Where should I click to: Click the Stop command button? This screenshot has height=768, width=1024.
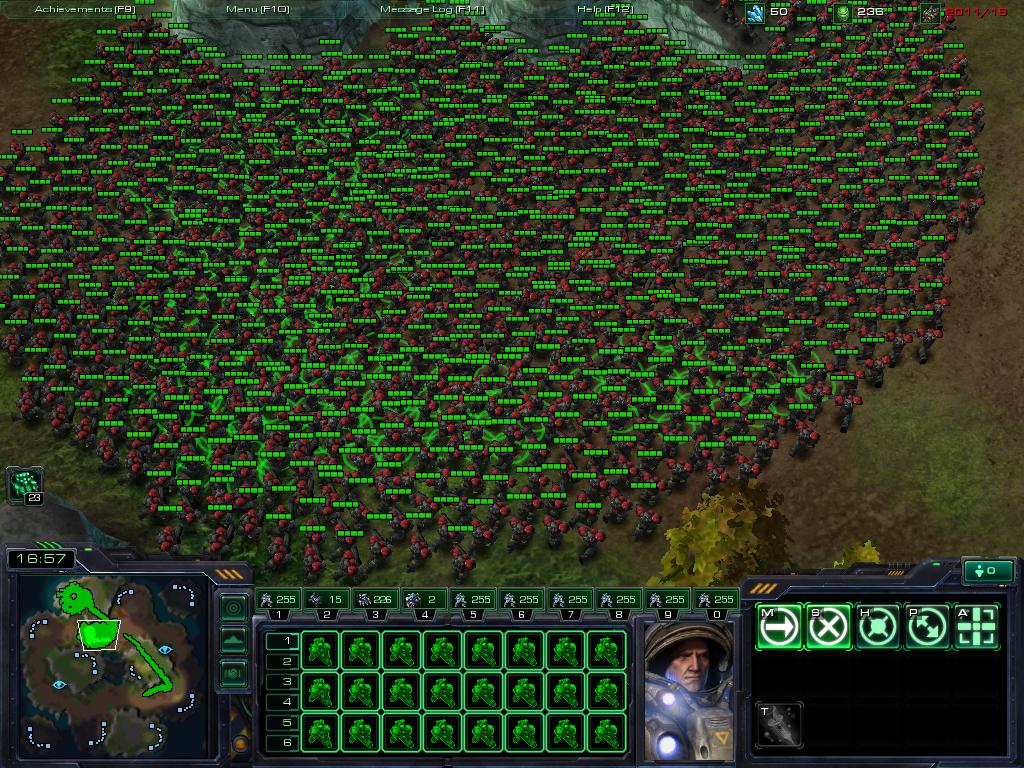pyautogui.click(x=828, y=627)
